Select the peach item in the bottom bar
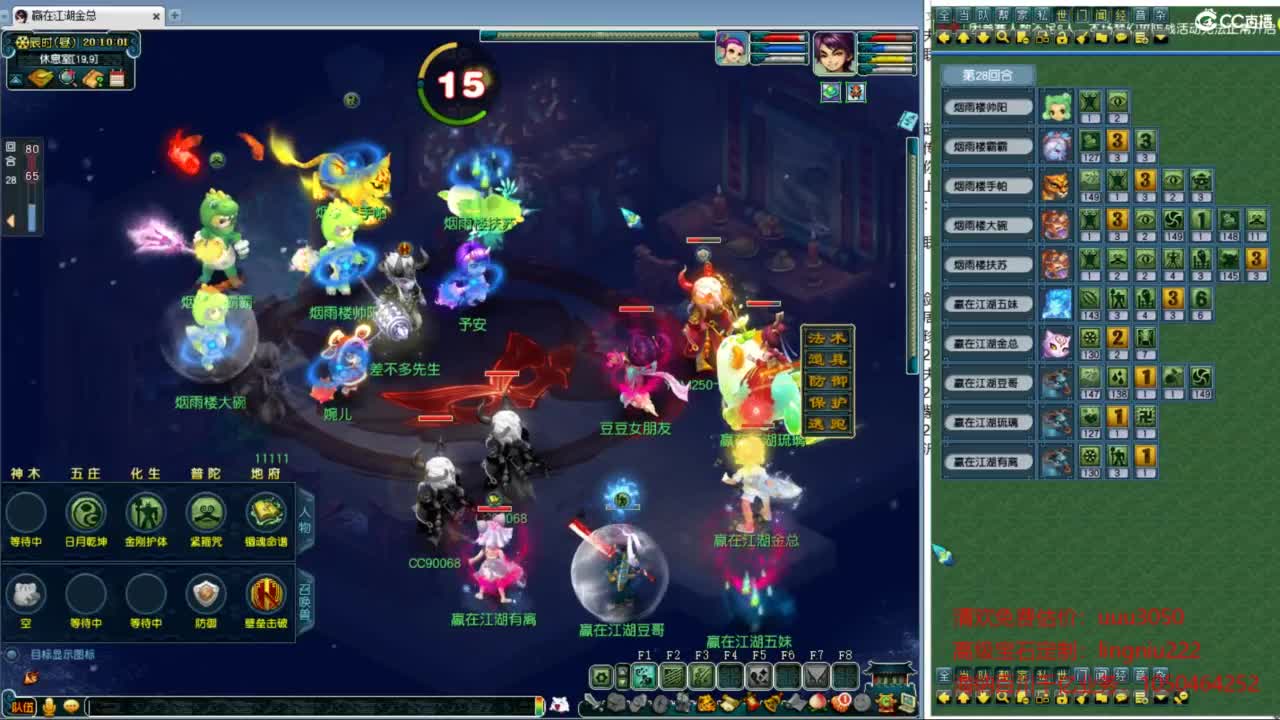The height and width of the screenshot is (720, 1280). [x=815, y=702]
